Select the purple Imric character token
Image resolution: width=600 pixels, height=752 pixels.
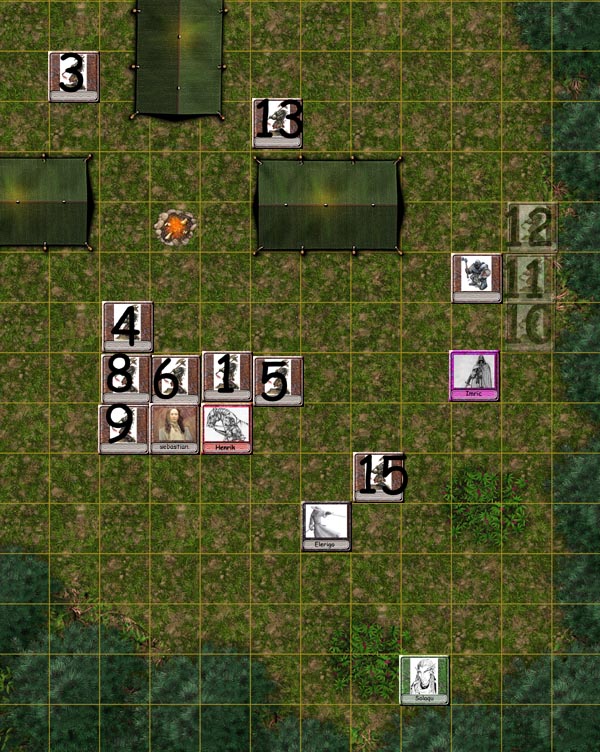[x=474, y=376]
